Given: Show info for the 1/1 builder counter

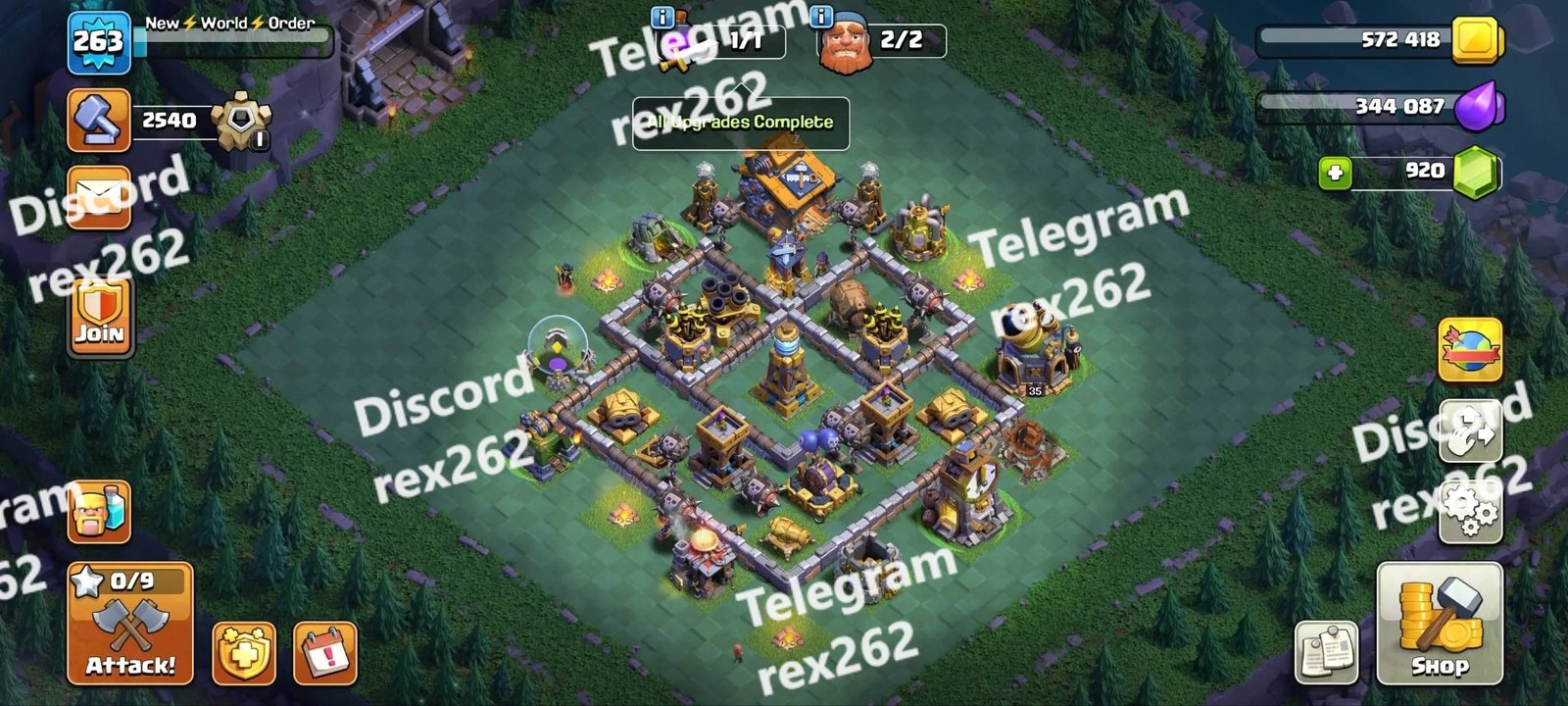Looking at the screenshot, I should click(661, 17).
